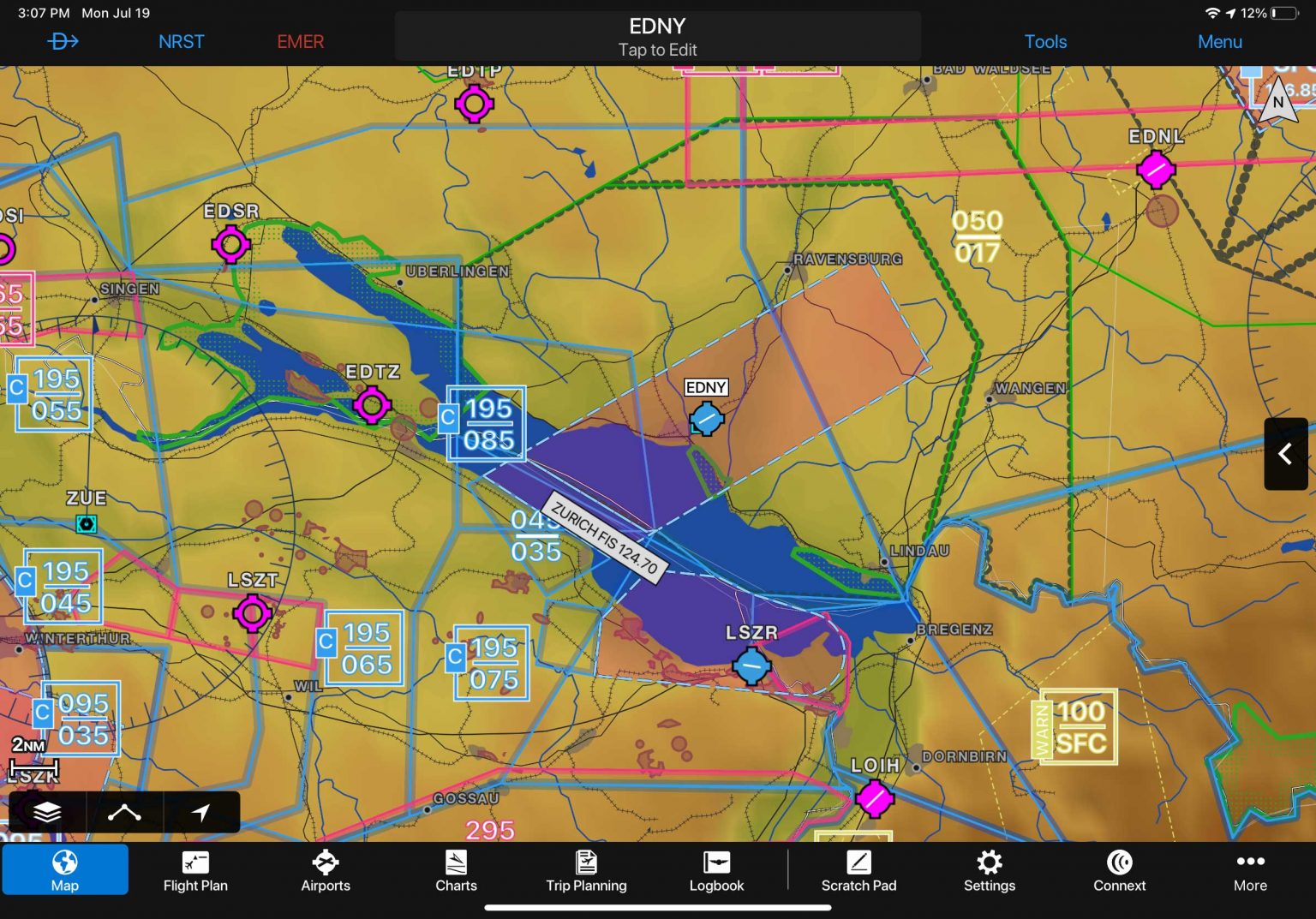Open the terrain profile icon
The height and width of the screenshot is (919, 1316).
coord(125,812)
